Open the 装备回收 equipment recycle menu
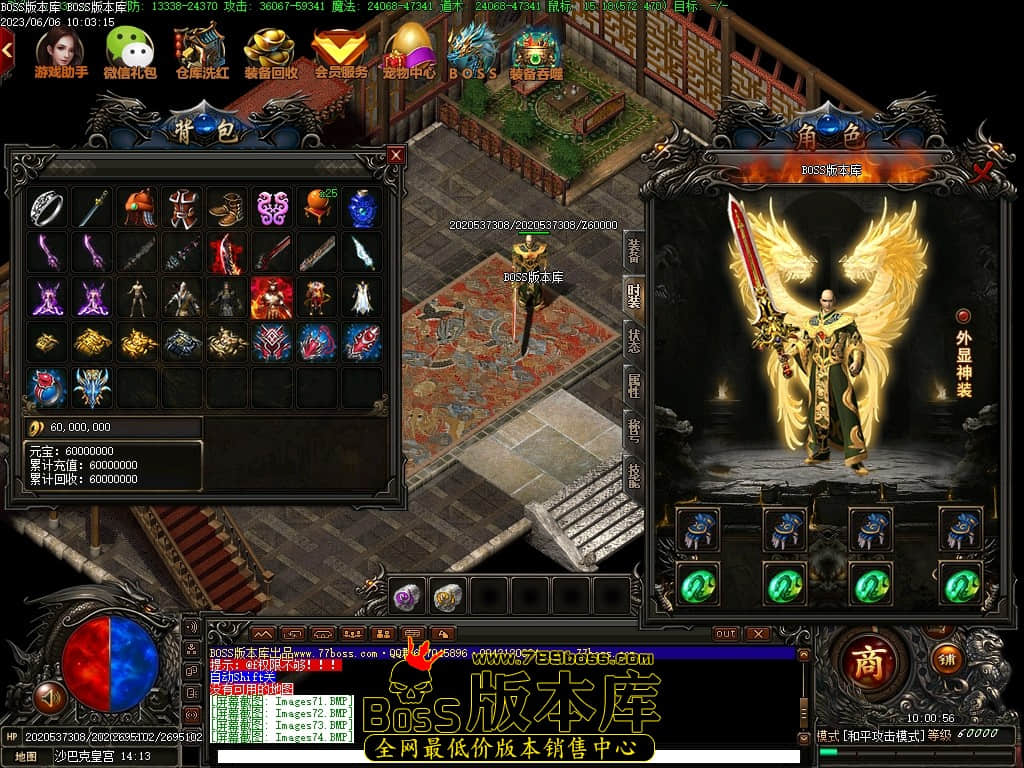 271,51
